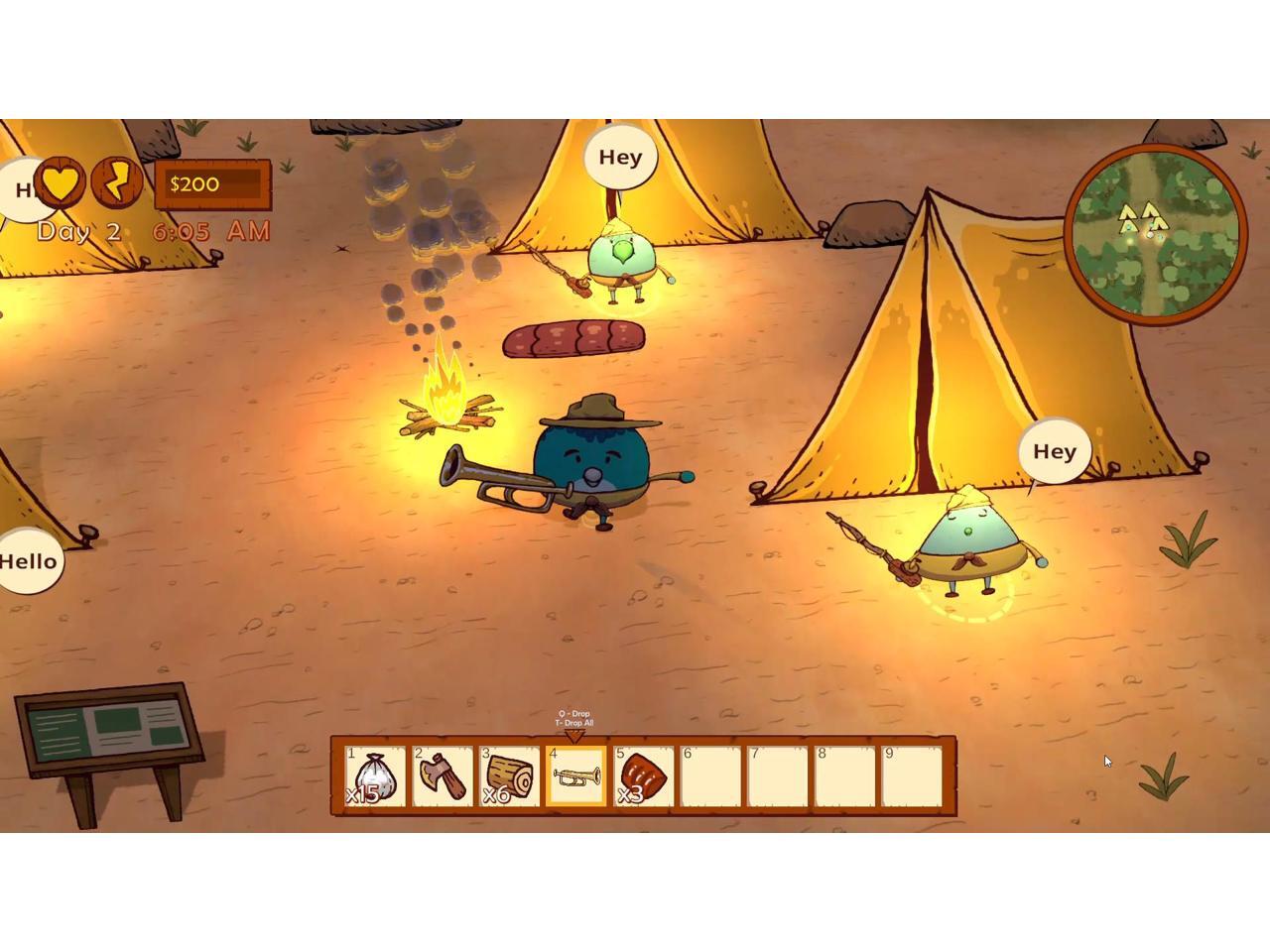The width and height of the screenshot is (1270, 952).
Task: Click the heart health icon
Action: [x=61, y=181]
